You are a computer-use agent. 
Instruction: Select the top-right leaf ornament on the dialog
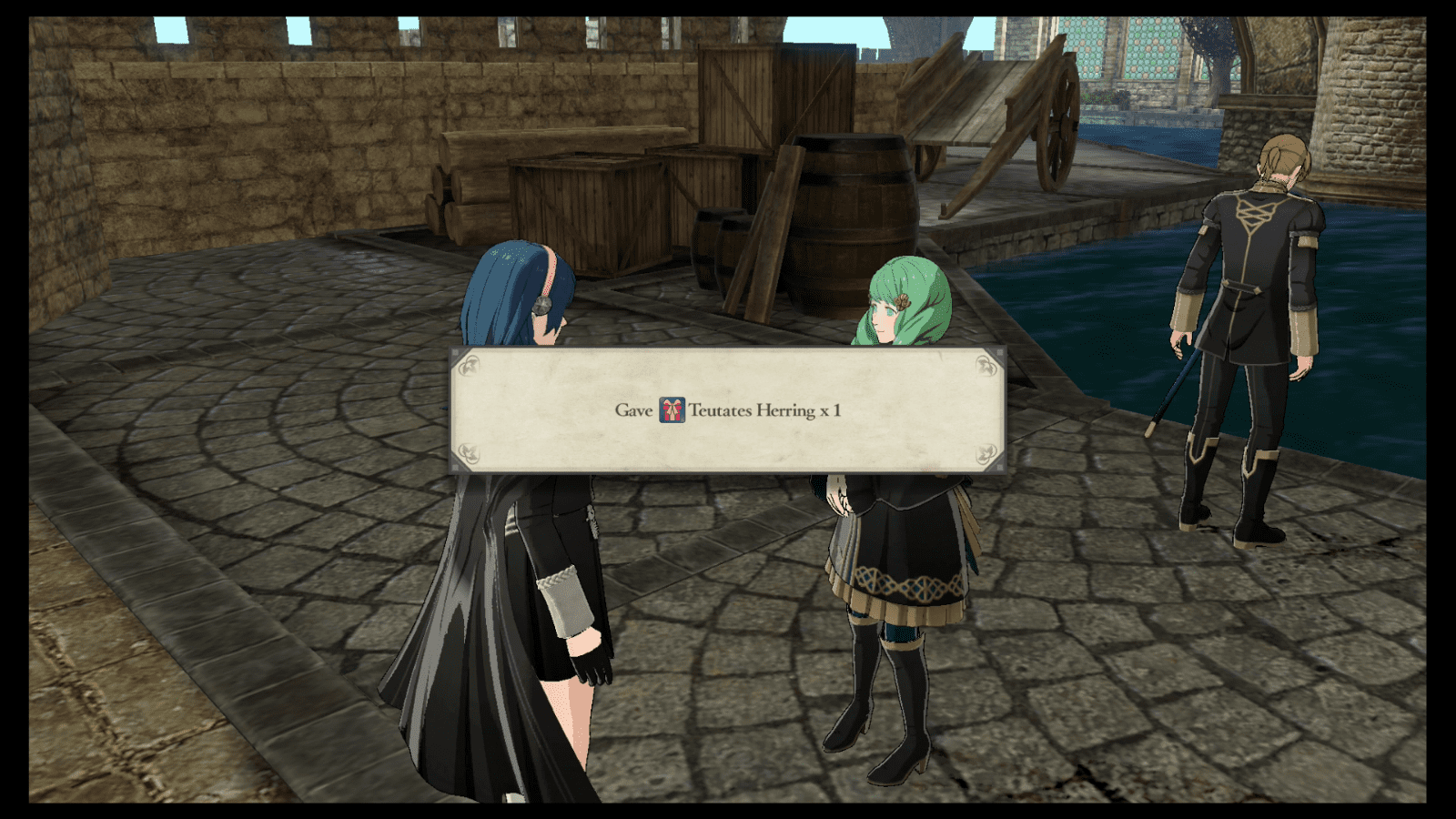tap(986, 367)
